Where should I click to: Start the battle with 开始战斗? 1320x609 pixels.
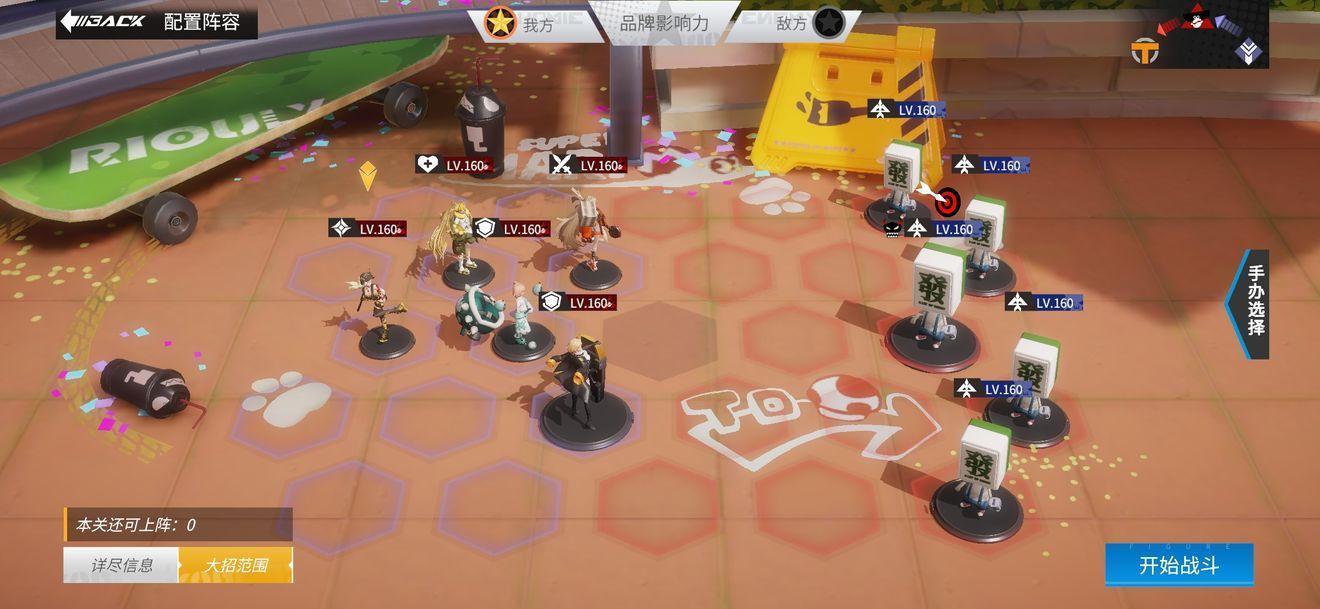(x=1179, y=565)
